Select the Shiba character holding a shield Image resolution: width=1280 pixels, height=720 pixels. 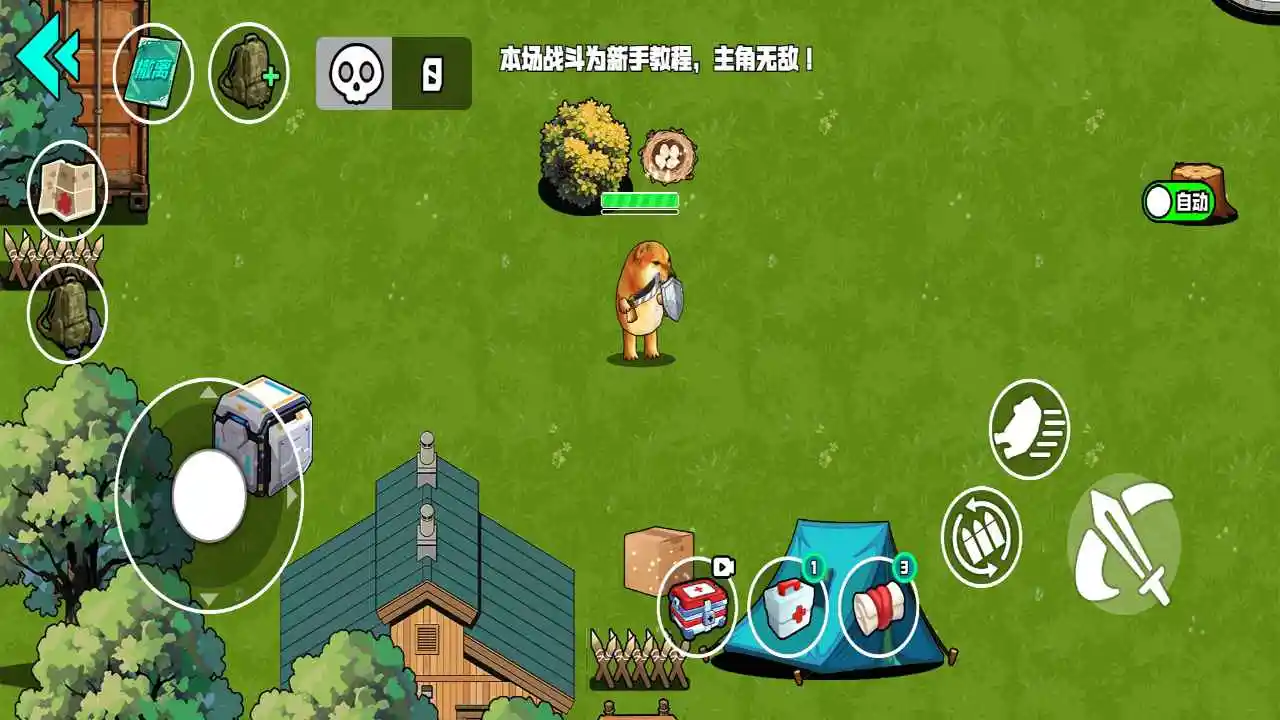point(645,300)
